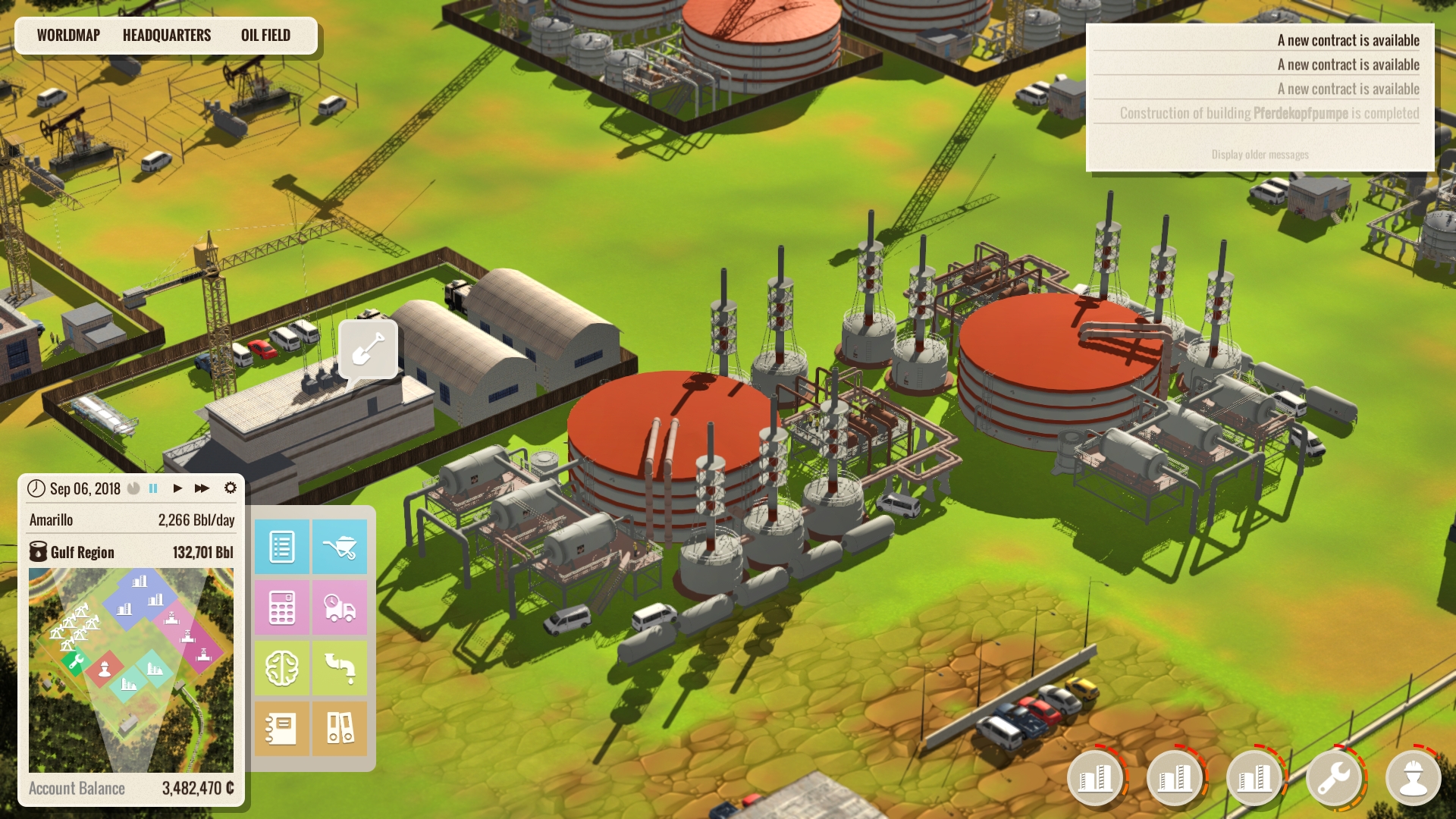Expand older messages in notifications

tap(1260, 153)
